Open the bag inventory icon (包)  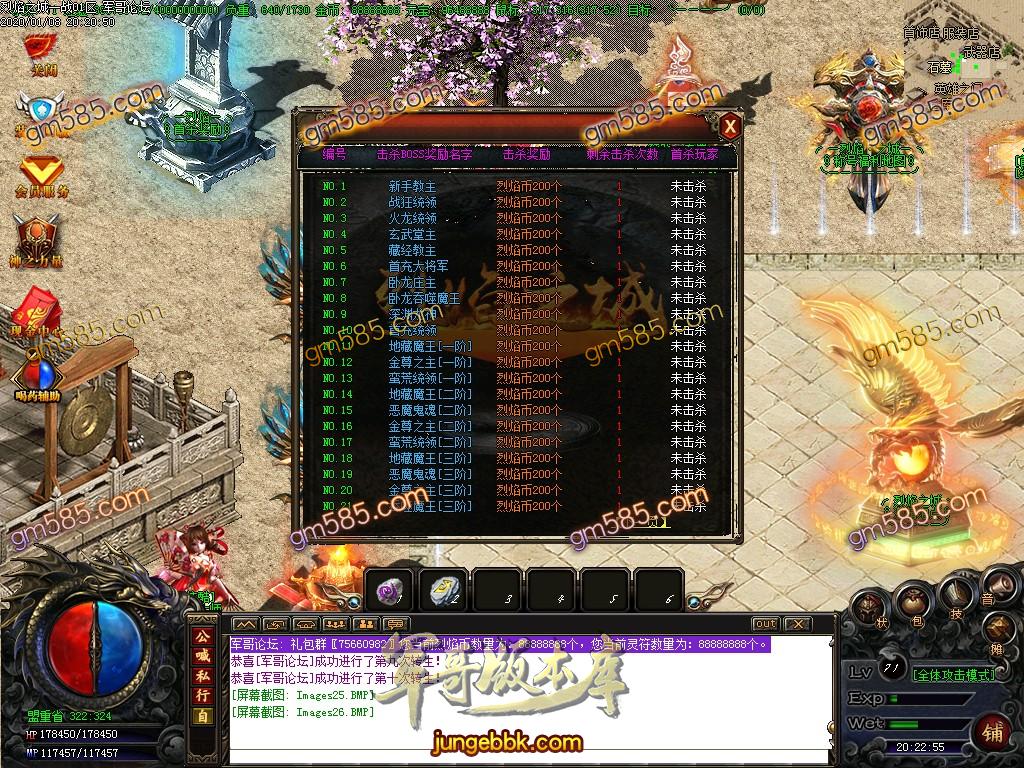pos(913,602)
